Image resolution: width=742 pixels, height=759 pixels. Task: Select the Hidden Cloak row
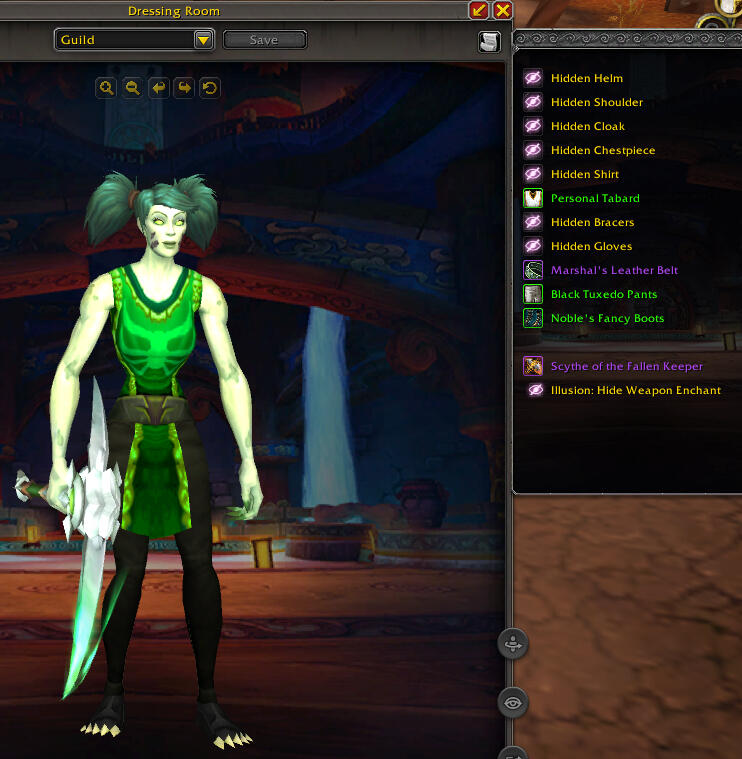[587, 126]
